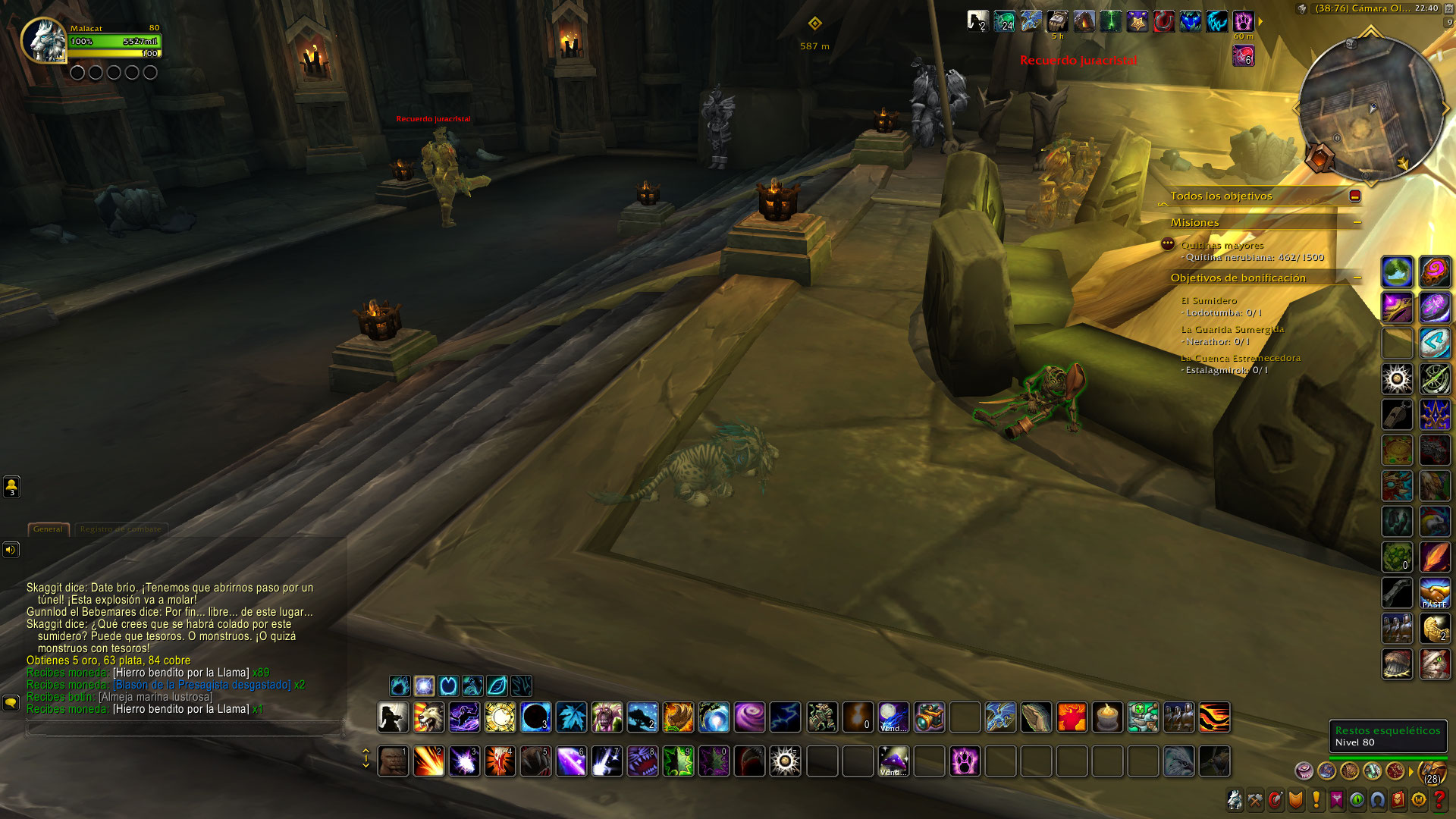Open the Registro de combate tab

pyautogui.click(x=121, y=529)
